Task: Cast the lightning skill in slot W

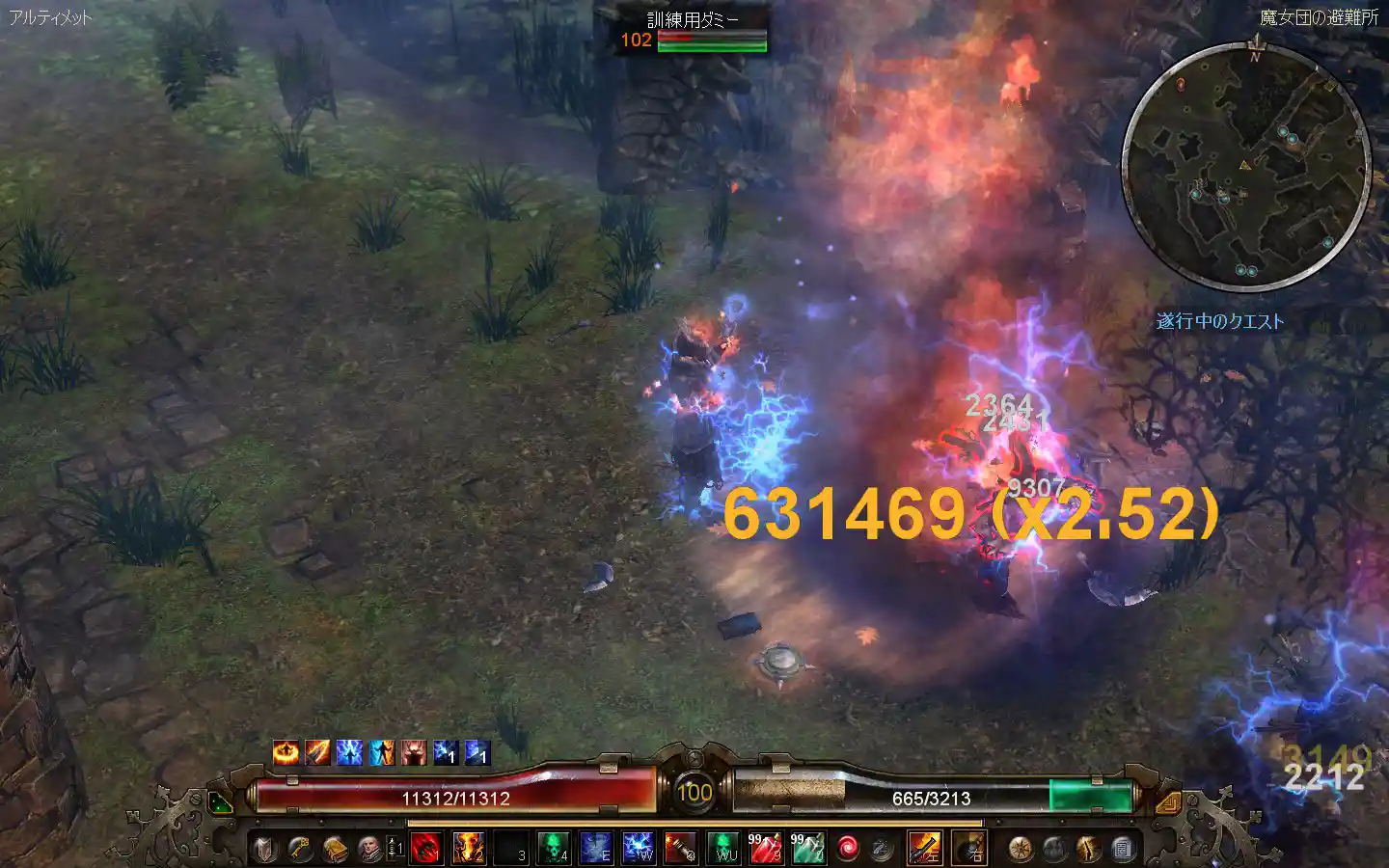Action: [639, 849]
